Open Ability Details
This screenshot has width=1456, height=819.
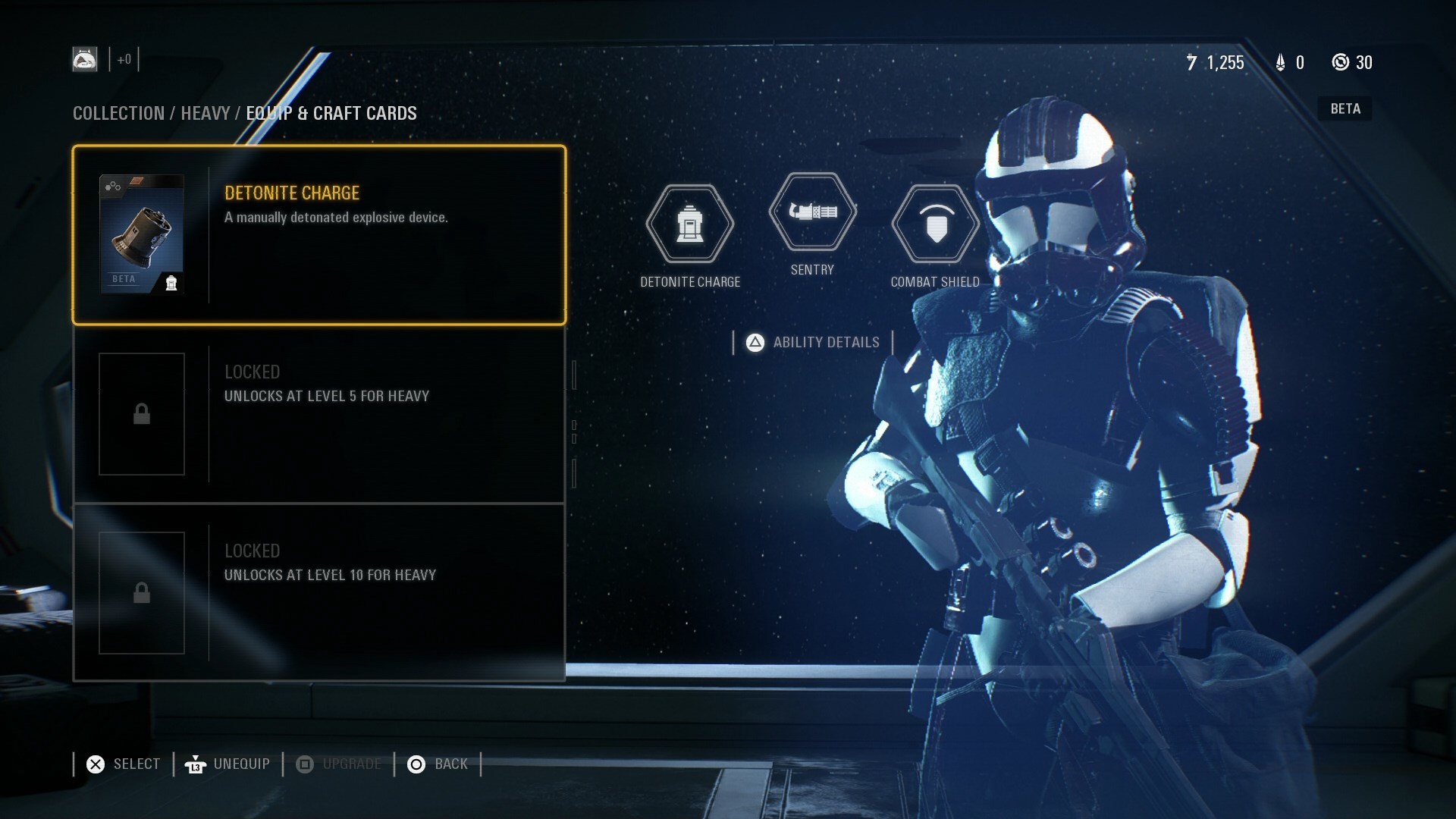814,343
